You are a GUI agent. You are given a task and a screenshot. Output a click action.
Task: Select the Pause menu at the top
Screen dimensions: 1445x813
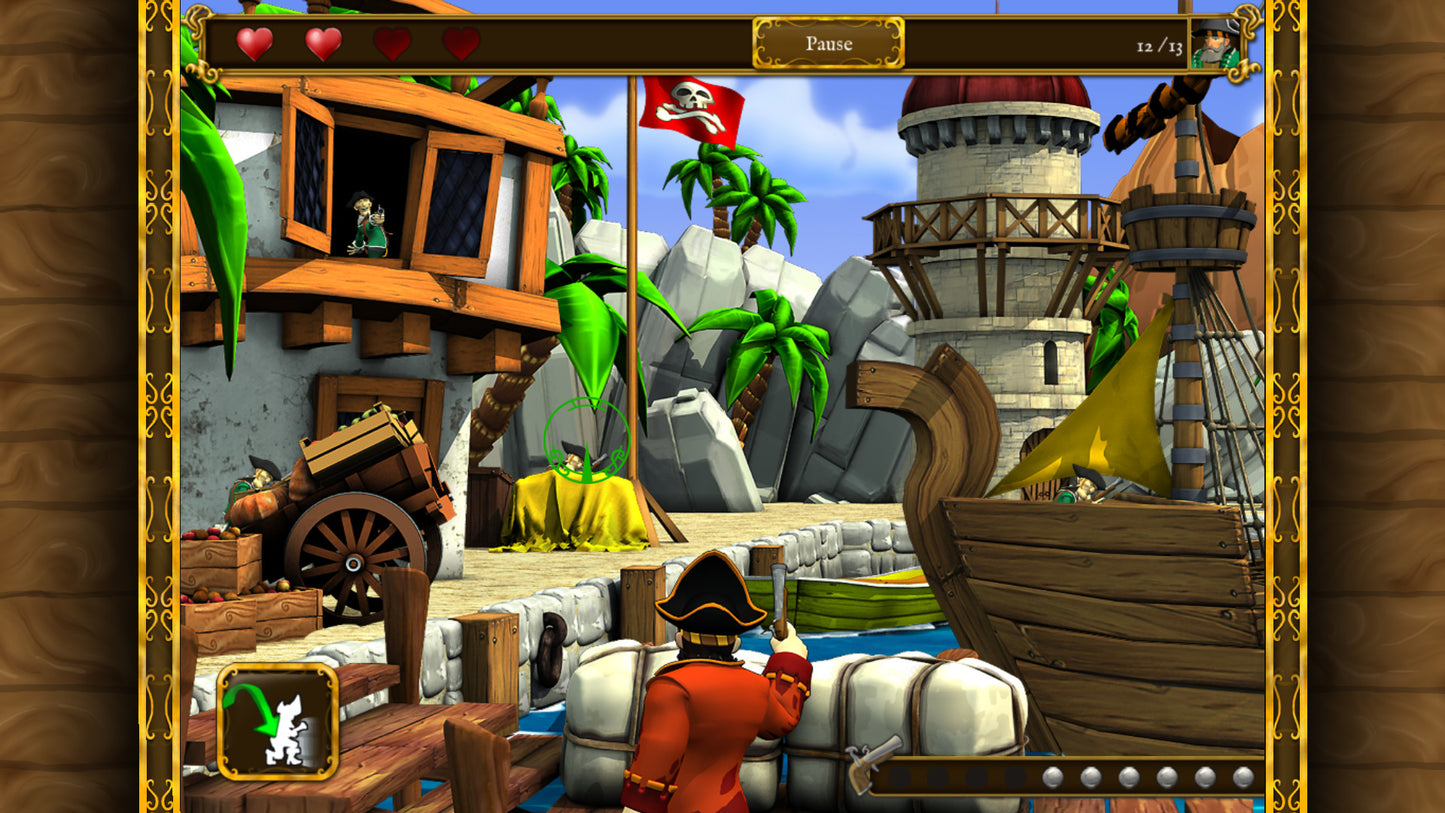pyautogui.click(x=828, y=44)
